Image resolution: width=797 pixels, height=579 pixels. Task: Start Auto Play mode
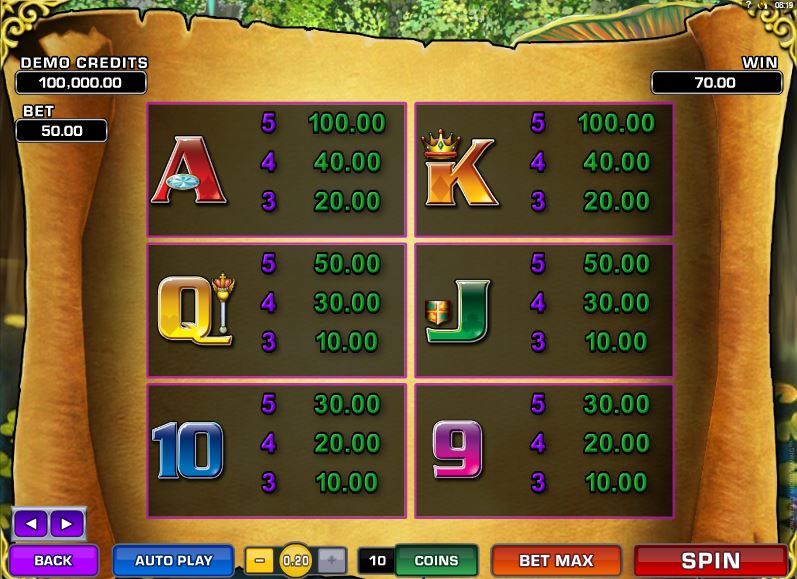[x=174, y=560]
